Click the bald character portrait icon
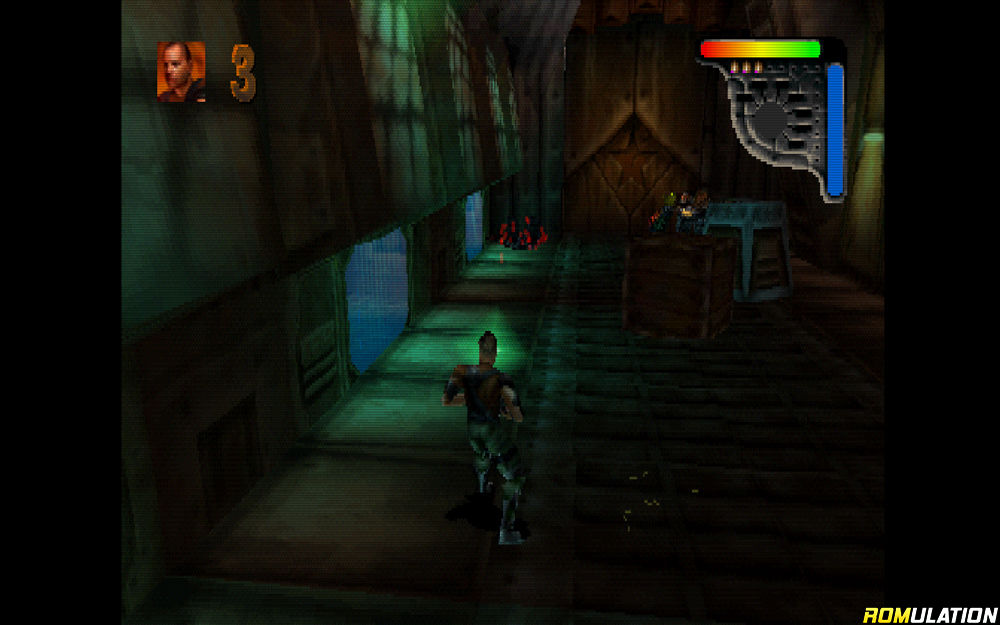The height and width of the screenshot is (625, 1000). click(181, 72)
